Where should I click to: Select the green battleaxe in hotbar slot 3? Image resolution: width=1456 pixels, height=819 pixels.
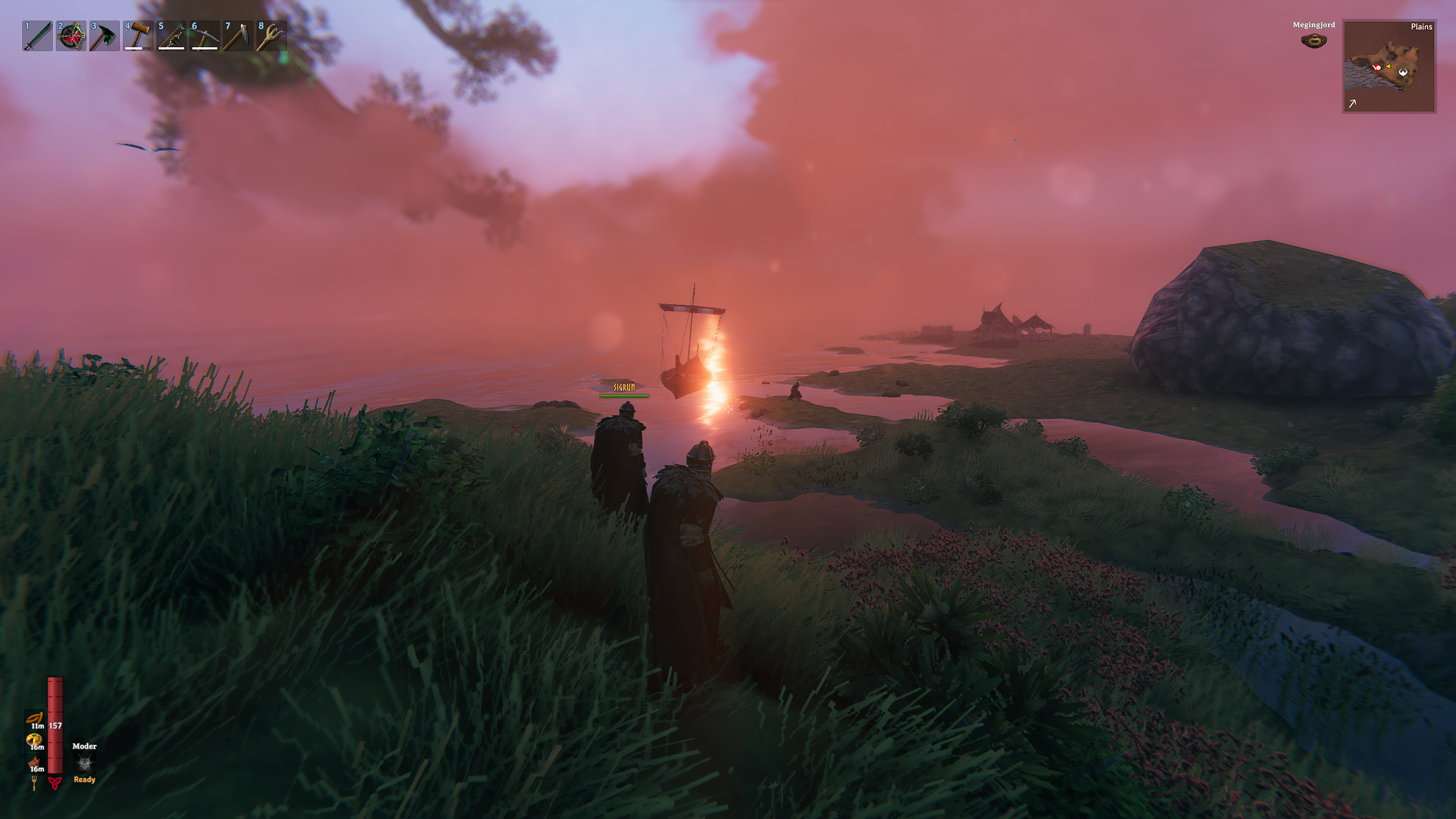105,36
